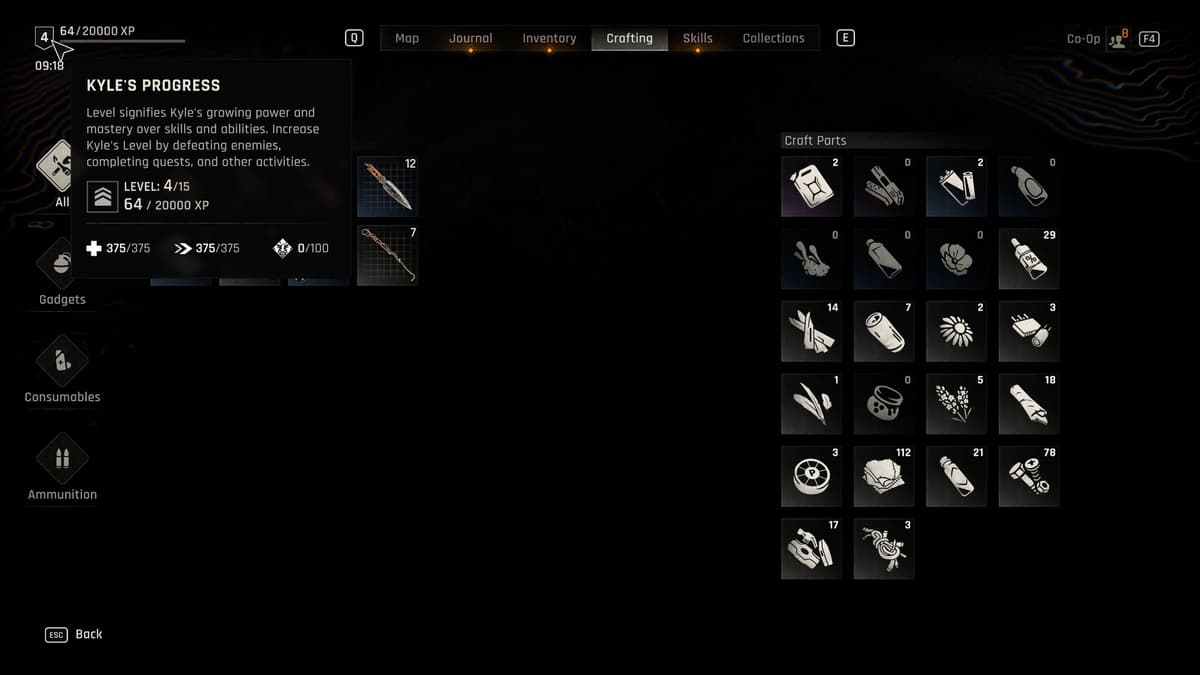The image size is (1200, 675).
Task: Choose the Gadgets crafting category
Action: coord(62,271)
